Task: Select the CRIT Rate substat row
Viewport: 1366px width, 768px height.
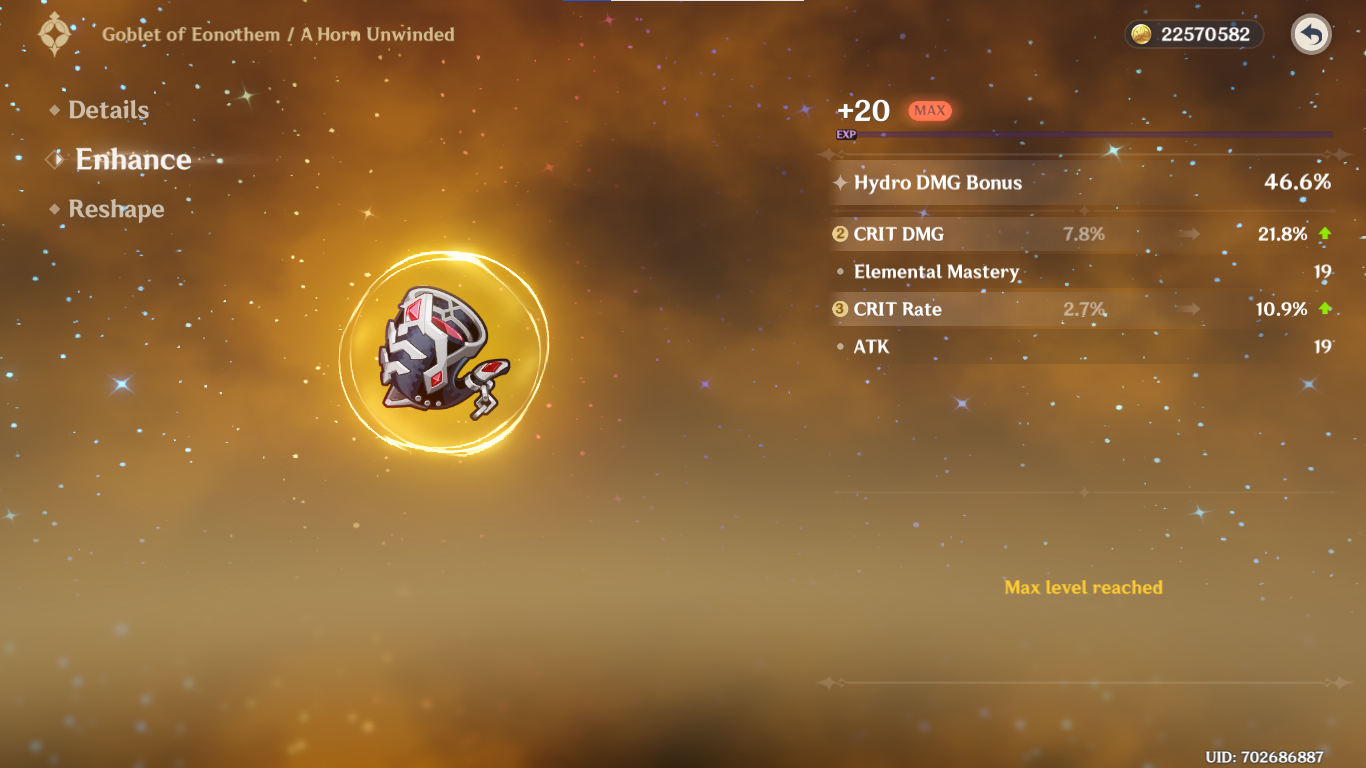Action: (1082, 309)
